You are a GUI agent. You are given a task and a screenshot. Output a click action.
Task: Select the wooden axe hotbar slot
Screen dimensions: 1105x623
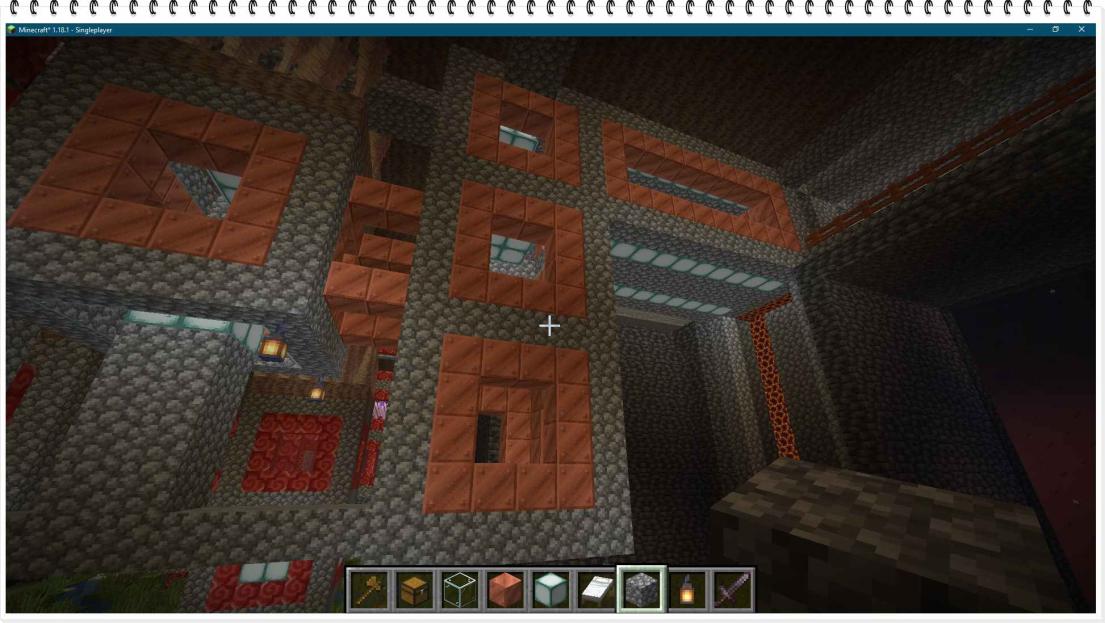pos(368,590)
